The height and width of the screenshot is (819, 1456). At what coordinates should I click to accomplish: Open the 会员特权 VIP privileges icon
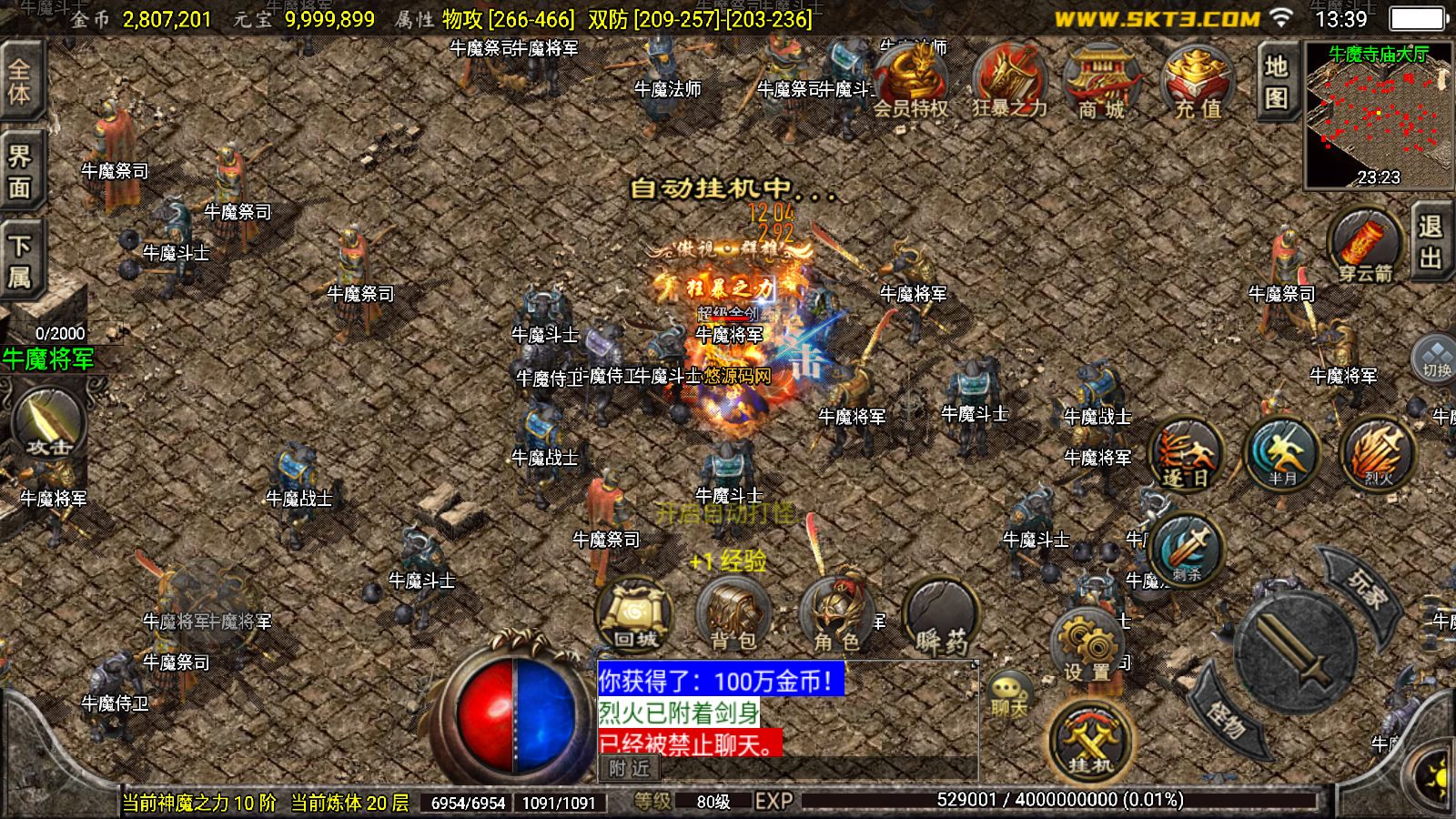(x=911, y=82)
